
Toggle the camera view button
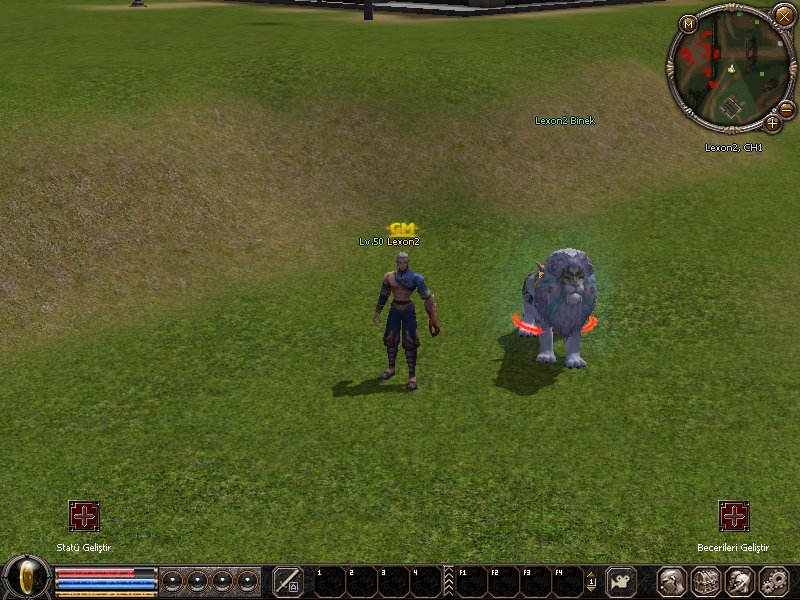pyautogui.click(x=621, y=581)
